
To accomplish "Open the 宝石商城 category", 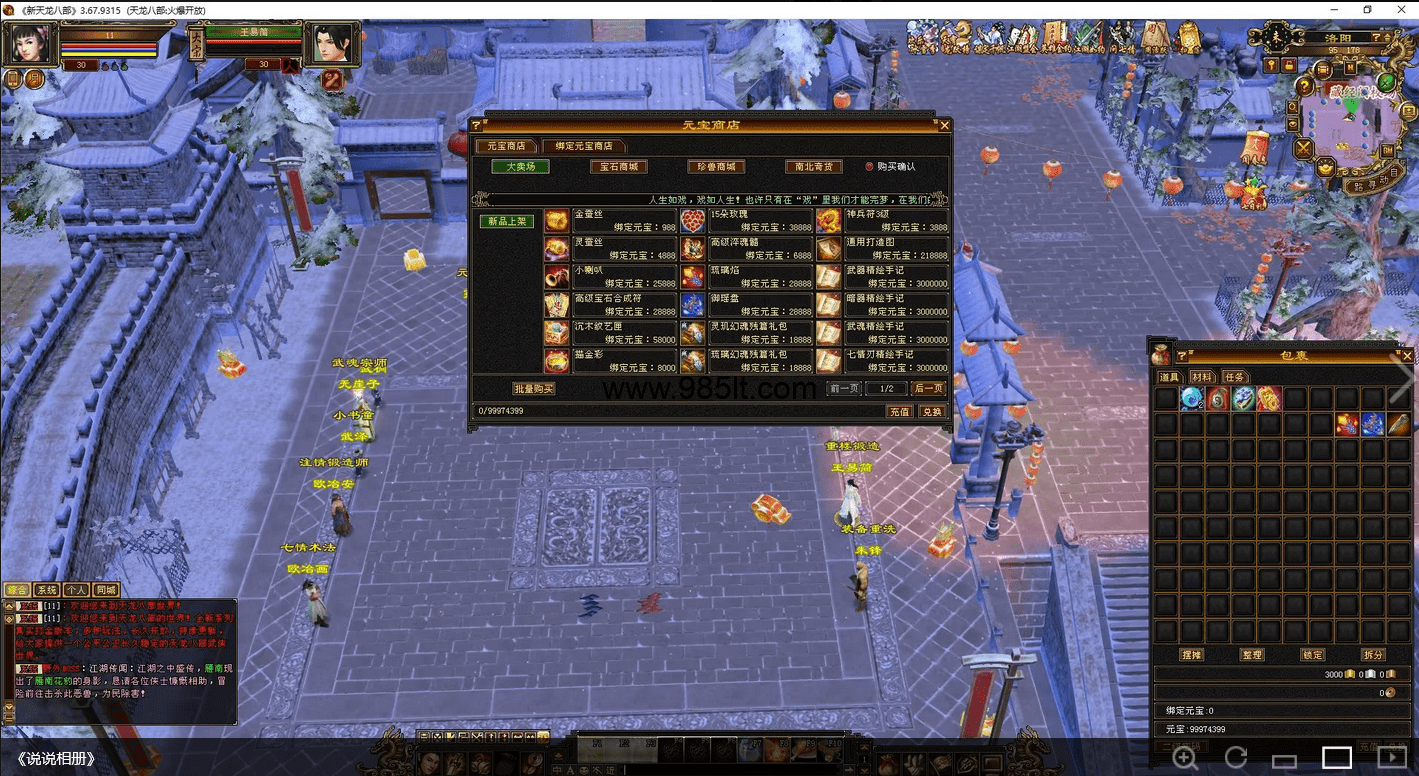I will (618, 167).
